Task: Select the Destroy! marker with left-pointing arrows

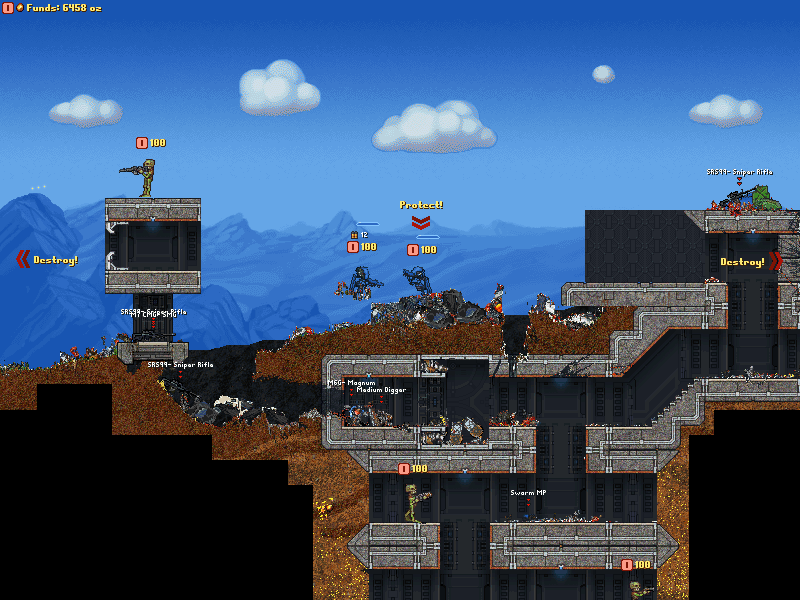Action: pyautogui.click(x=48, y=260)
